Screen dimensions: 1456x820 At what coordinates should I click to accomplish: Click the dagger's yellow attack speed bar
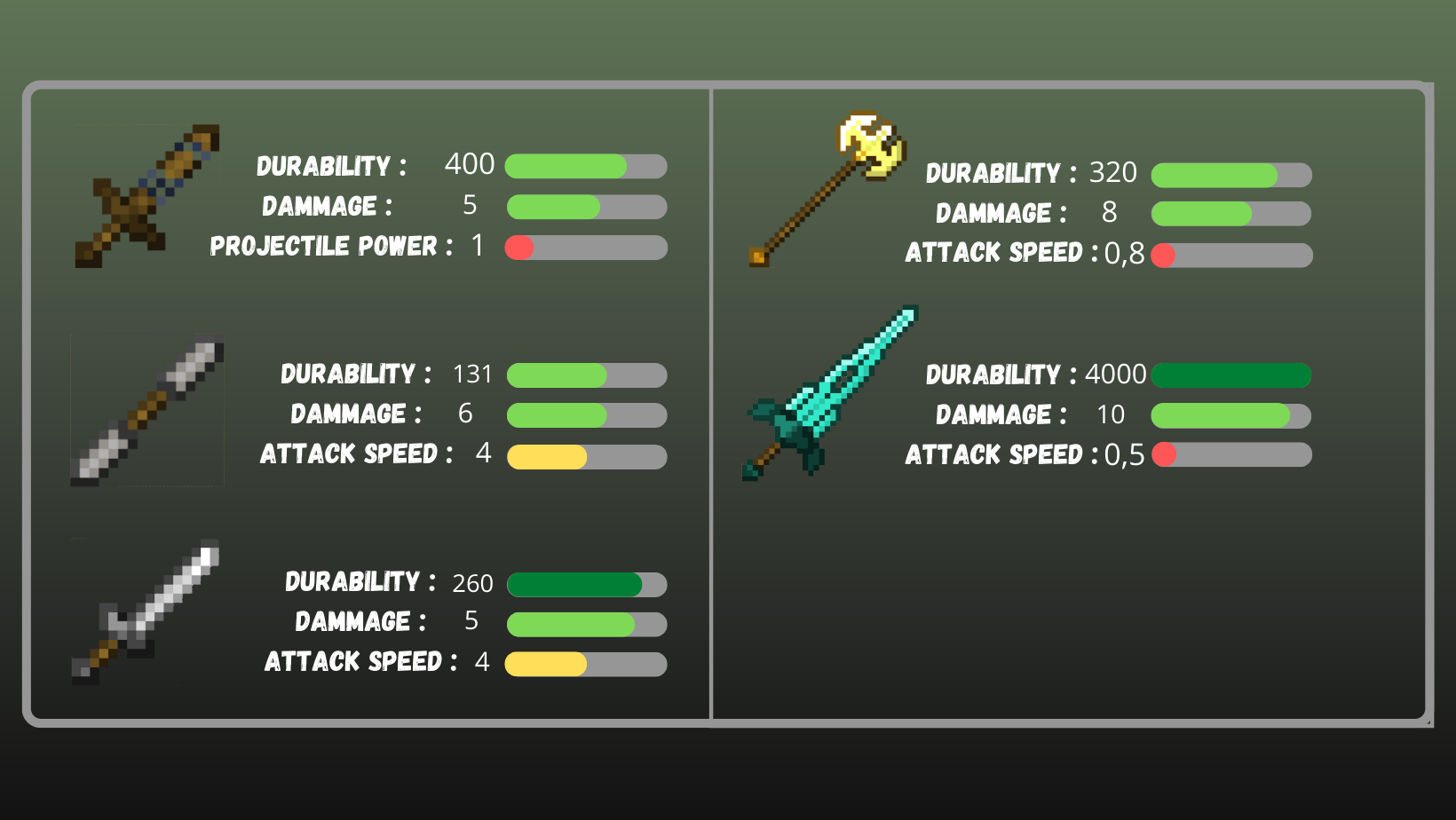(x=546, y=457)
